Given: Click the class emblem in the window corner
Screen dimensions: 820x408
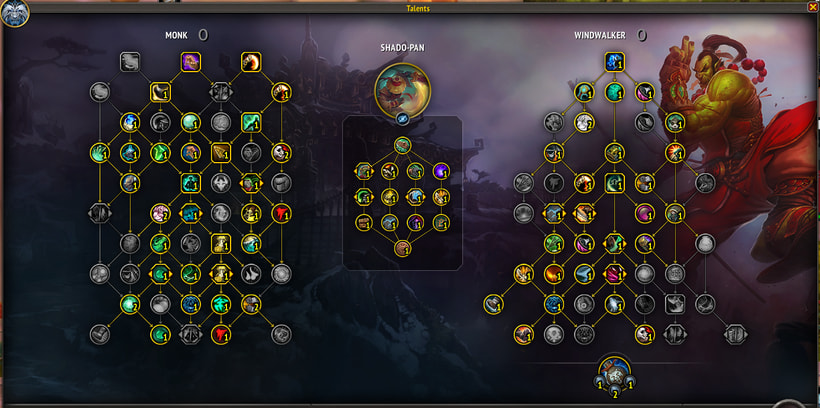Looking at the screenshot, I should (x=15, y=13).
